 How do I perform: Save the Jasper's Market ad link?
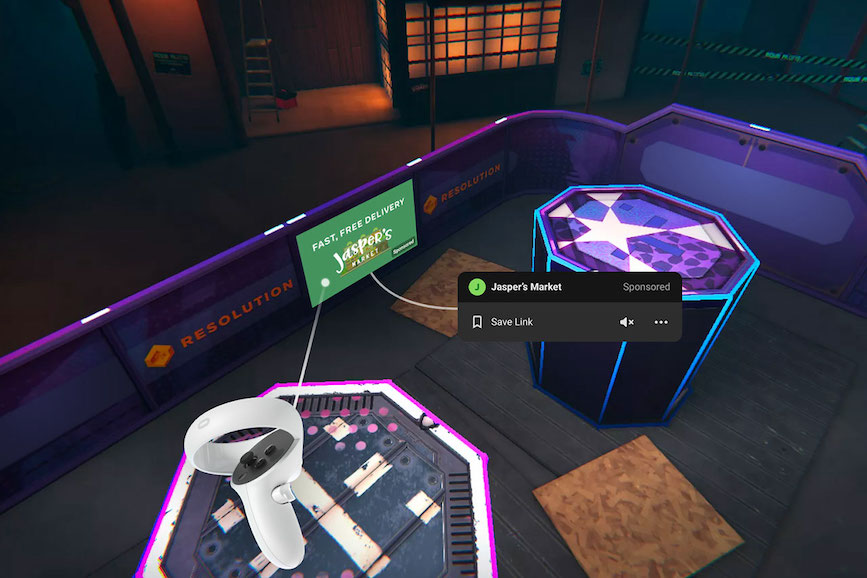click(x=502, y=322)
